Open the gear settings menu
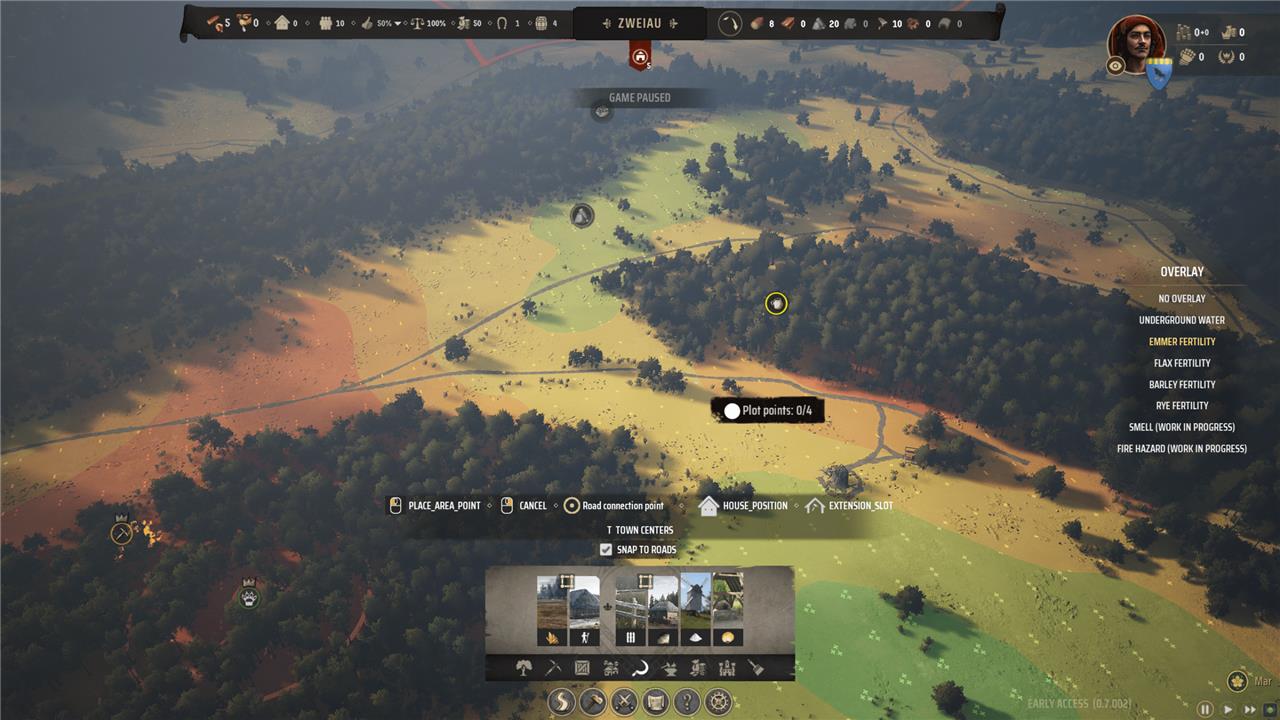The image size is (1280, 720). tap(718, 702)
